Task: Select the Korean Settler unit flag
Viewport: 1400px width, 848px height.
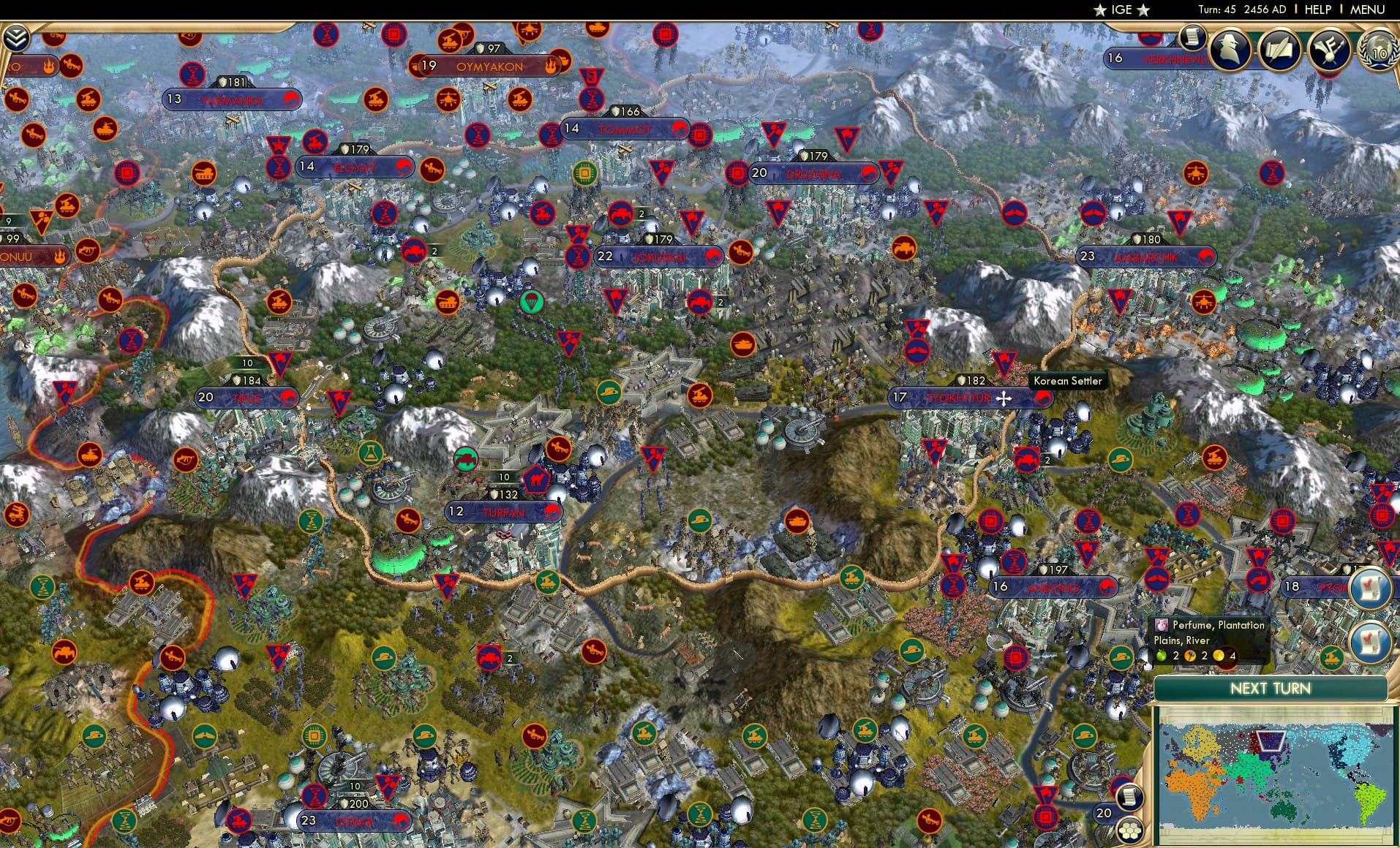Action: (1004, 363)
